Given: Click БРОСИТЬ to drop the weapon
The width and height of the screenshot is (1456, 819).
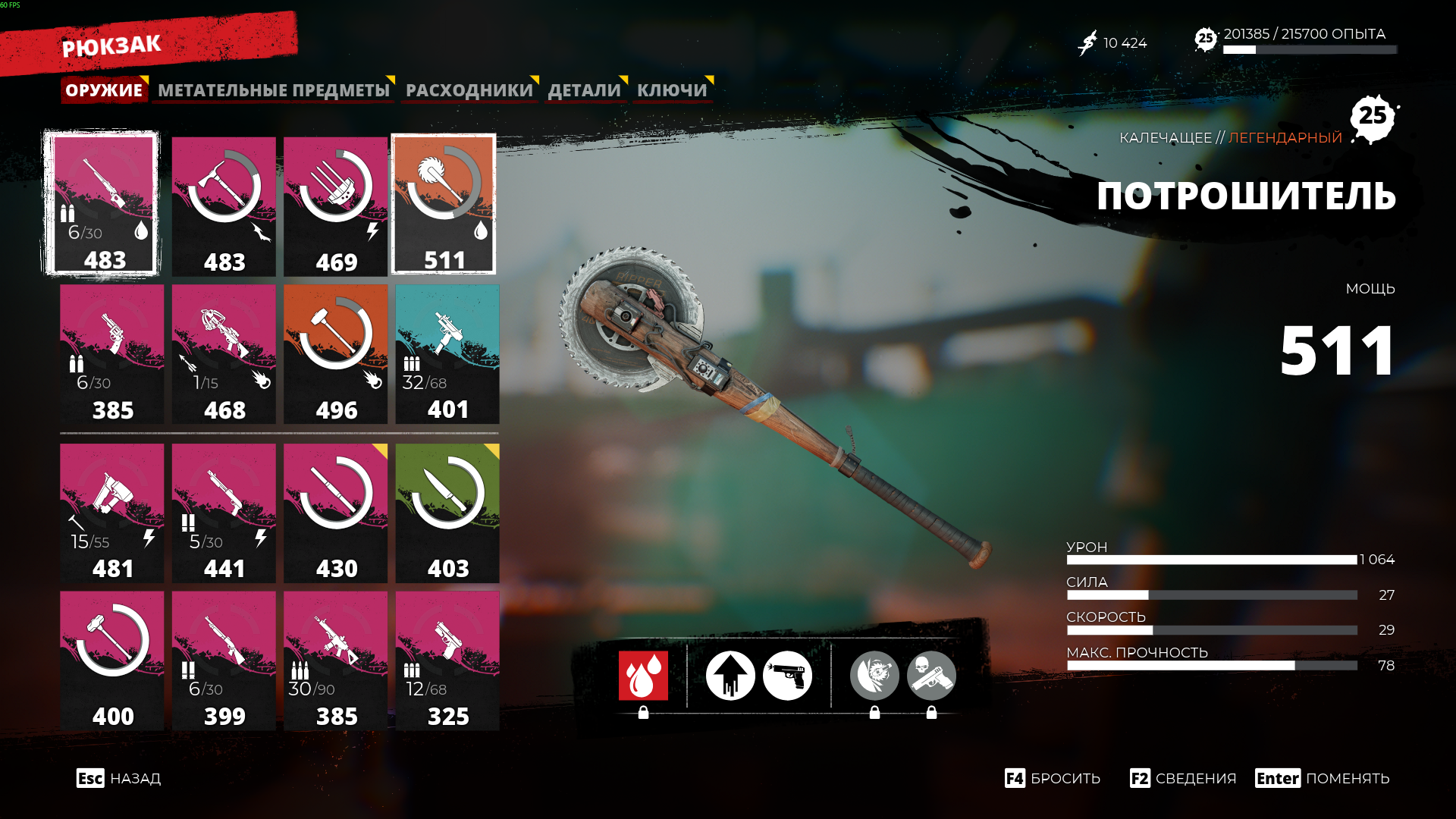Looking at the screenshot, I should pos(1053,779).
